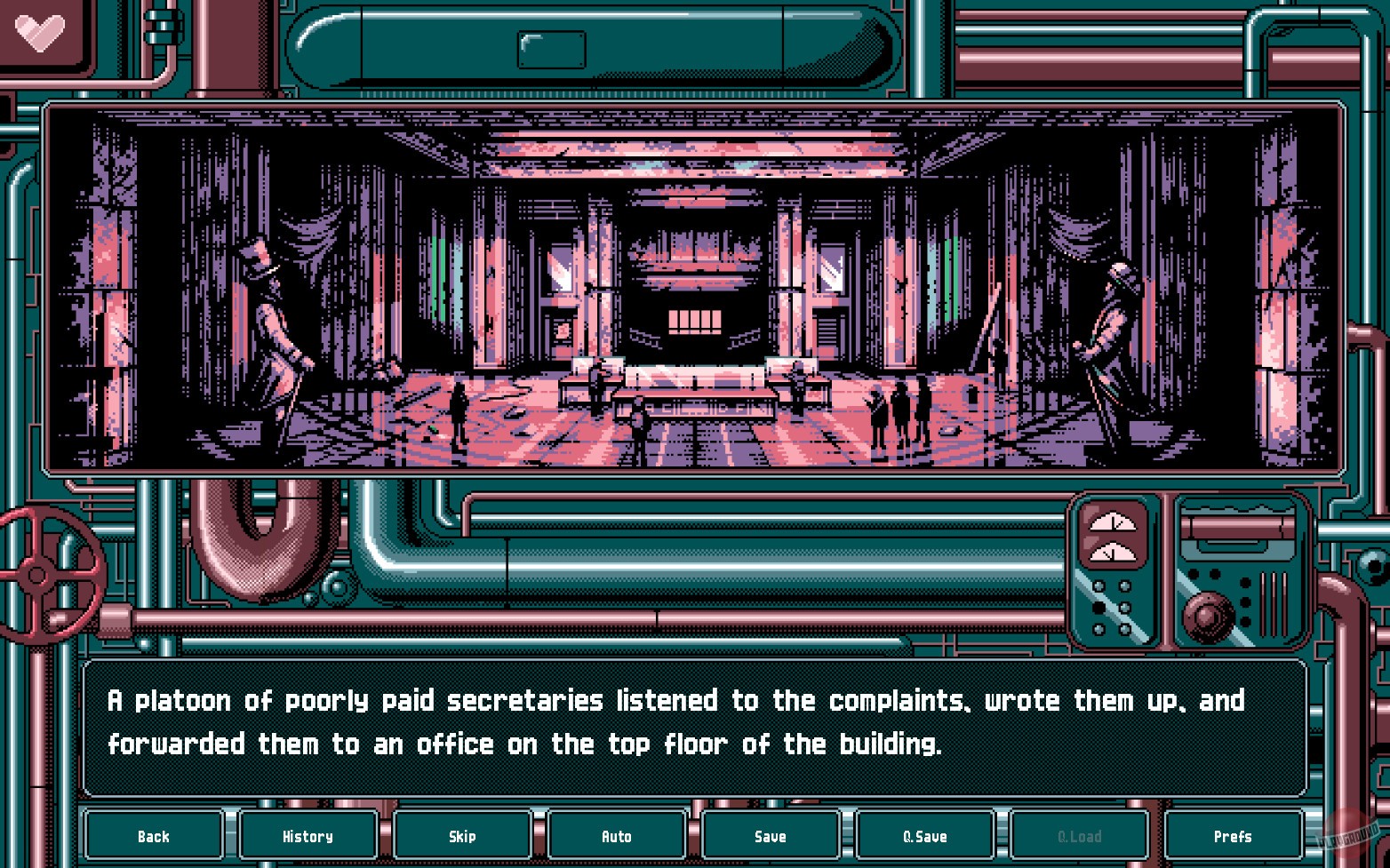Click the dark cartridge slot above the knob
This screenshot has width=1390, height=868.
point(1238,526)
